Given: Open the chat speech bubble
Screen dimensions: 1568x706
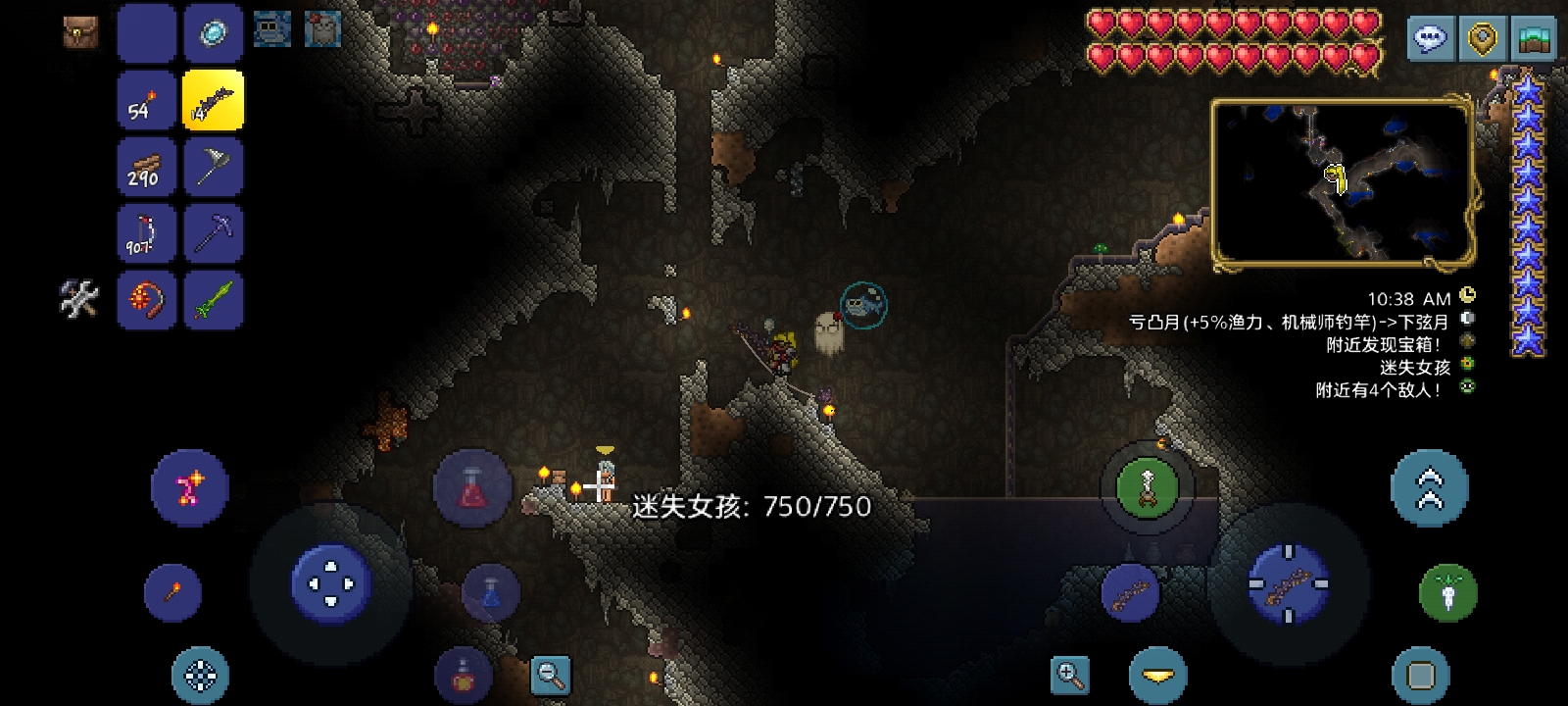Looking at the screenshot, I should 1431,38.
